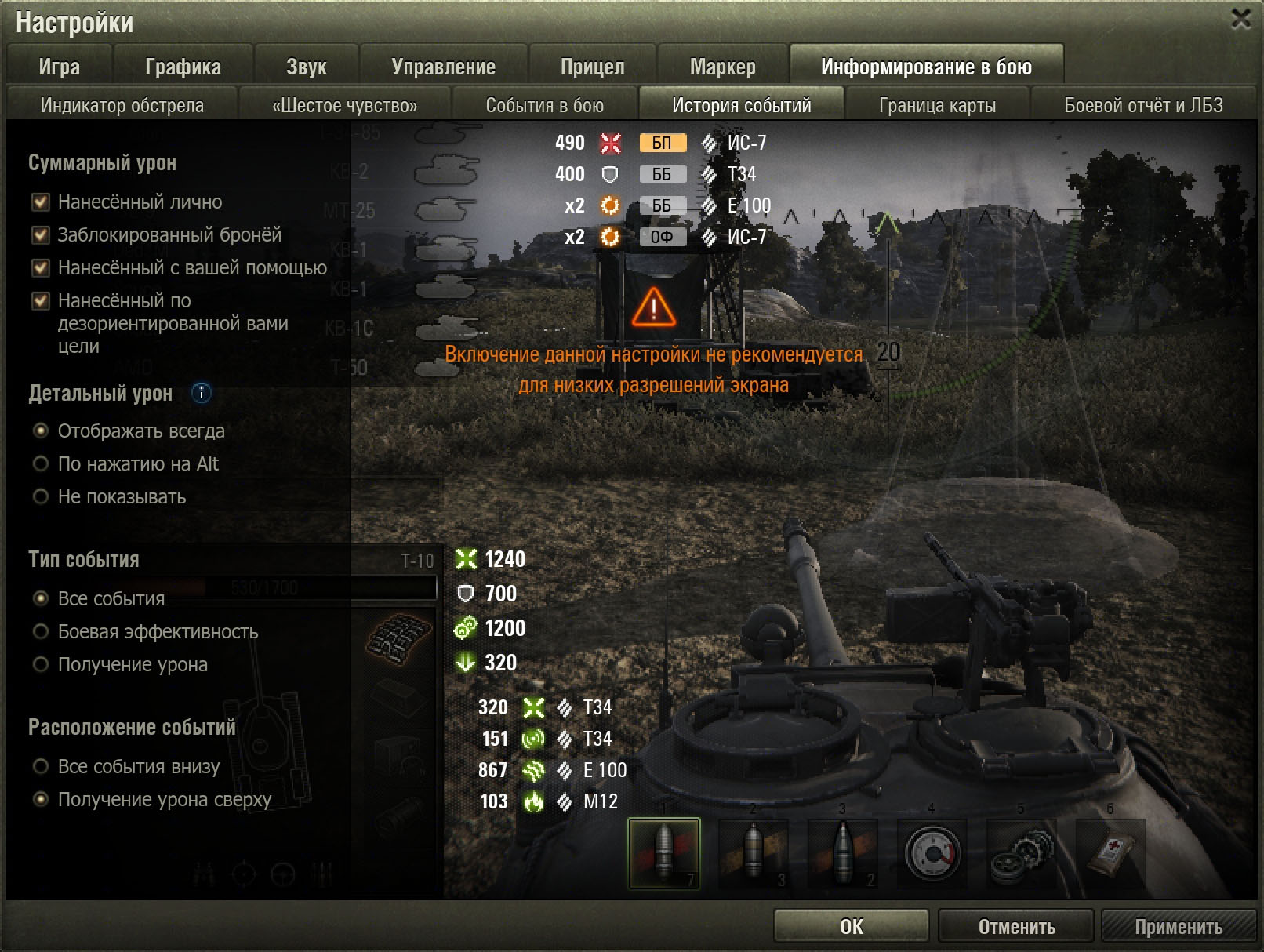The height and width of the screenshot is (952, 1264).
Task: Toggle Нанесённый с вашей помощью checkbox
Action: pyautogui.click(x=41, y=268)
